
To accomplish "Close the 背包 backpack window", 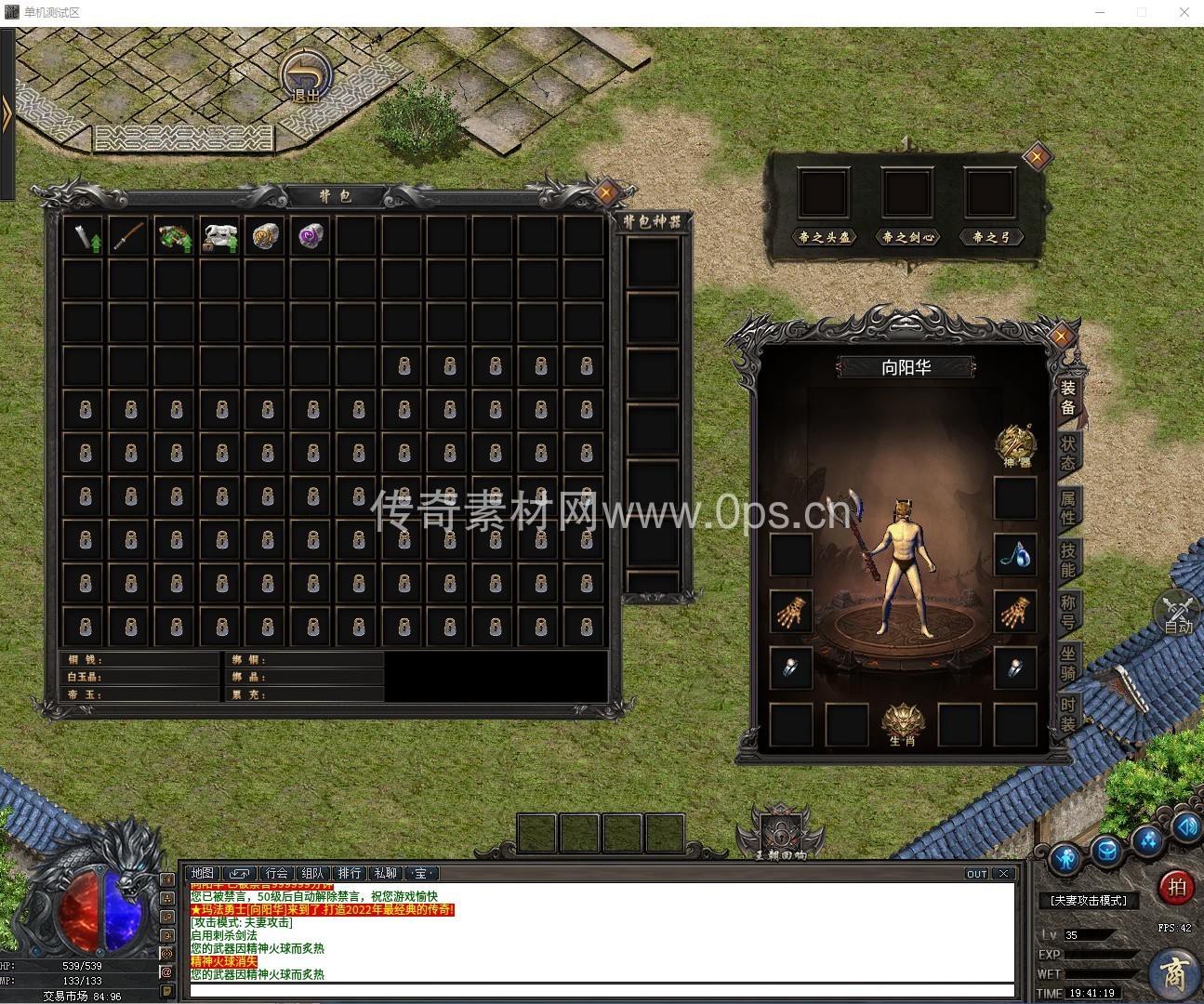I will (606, 193).
